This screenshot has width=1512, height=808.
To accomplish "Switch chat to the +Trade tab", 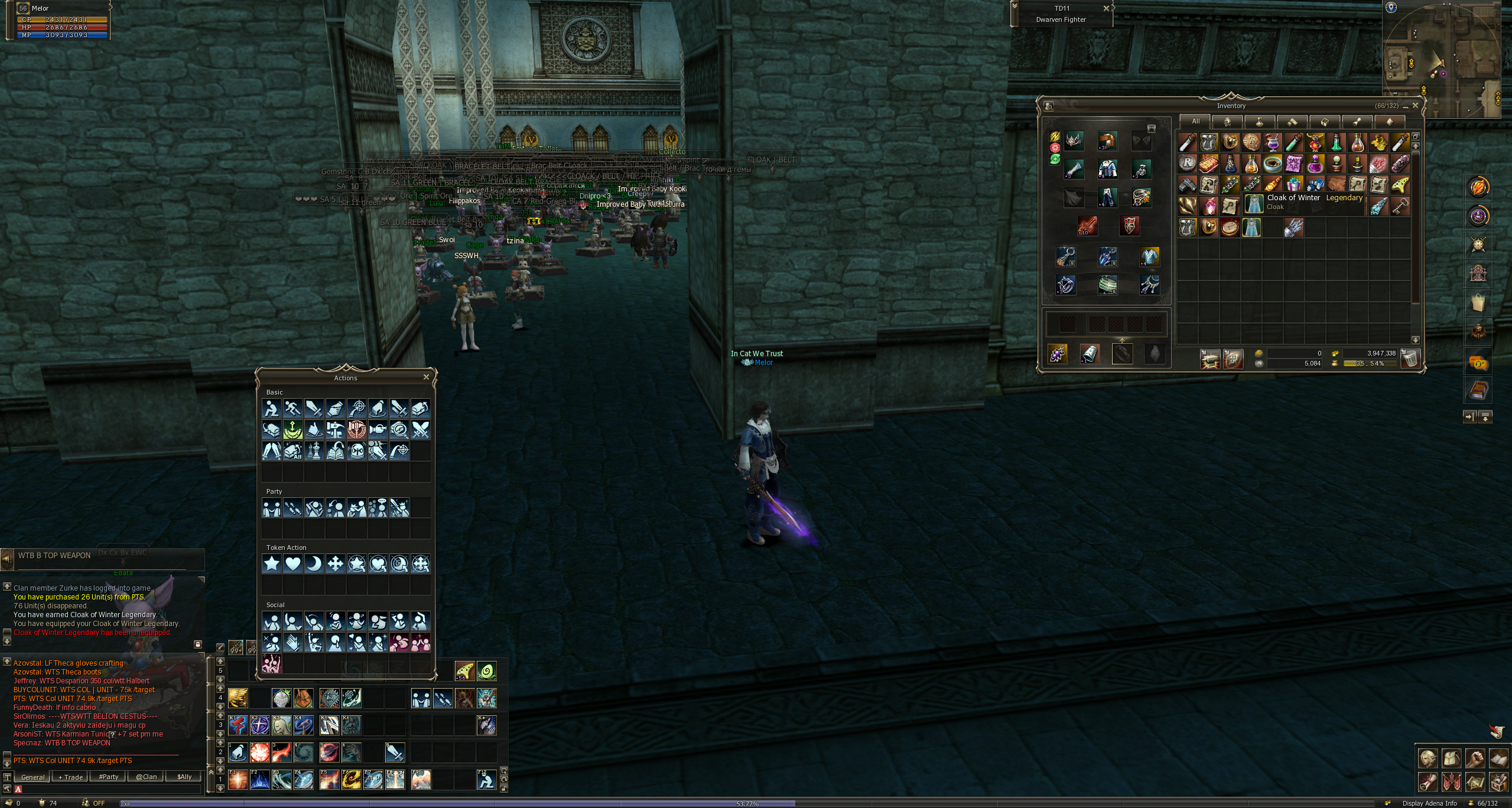I will click(71, 777).
